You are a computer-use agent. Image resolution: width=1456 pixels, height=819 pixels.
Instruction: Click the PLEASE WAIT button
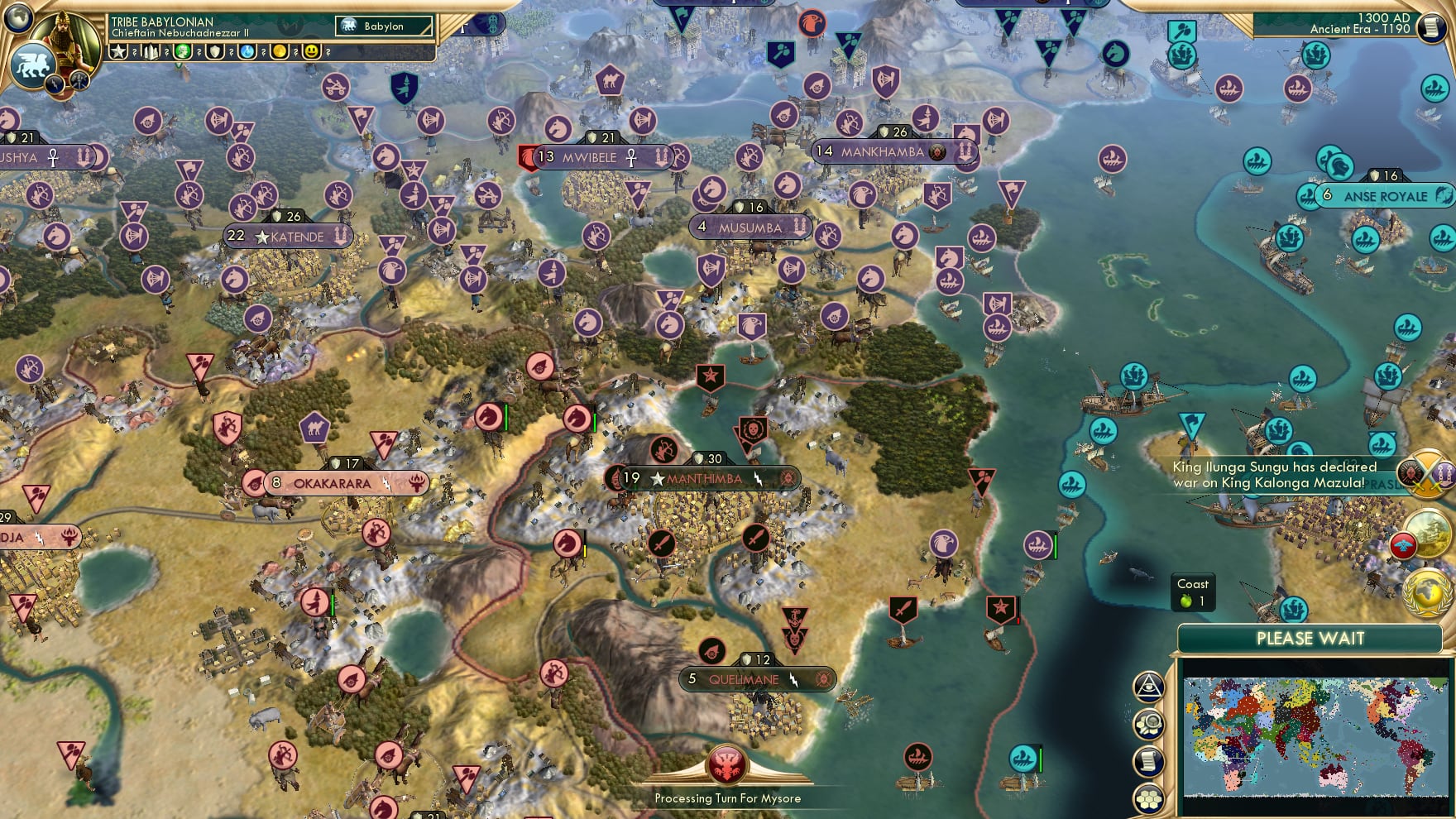click(x=1310, y=639)
